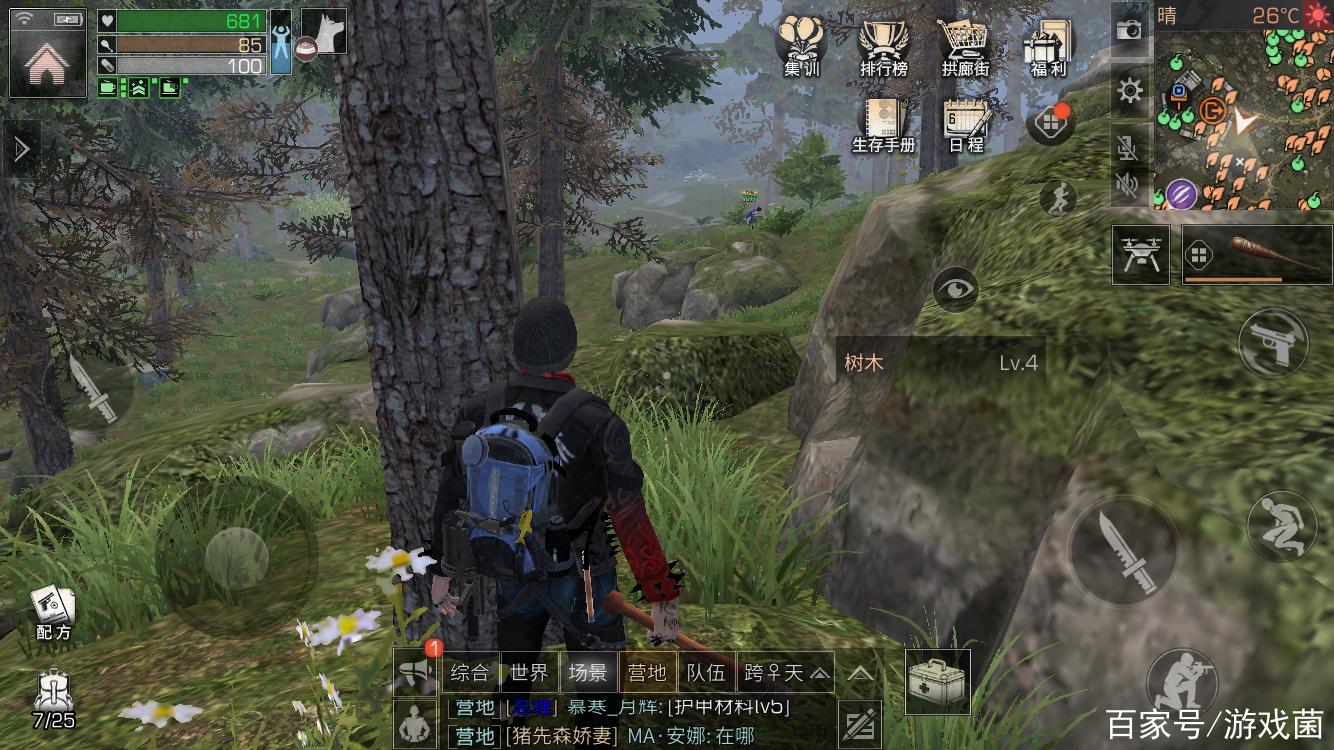Open the 集训 training menu
This screenshot has height=750, width=1334.
800,46
